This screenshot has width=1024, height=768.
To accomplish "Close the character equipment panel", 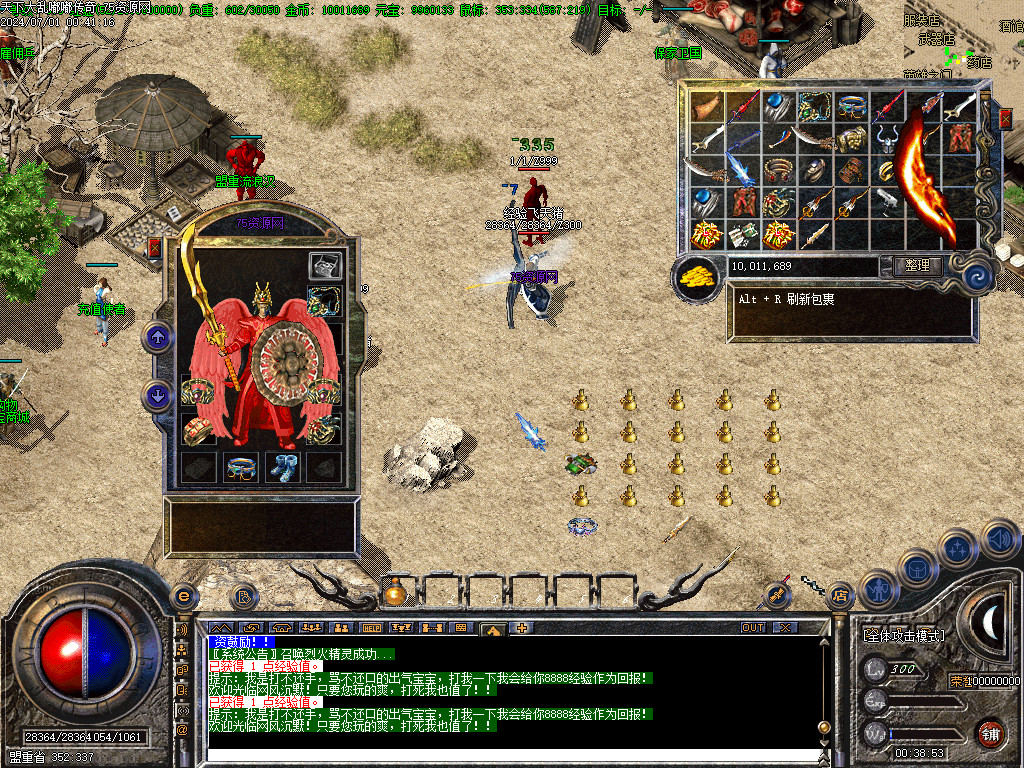I will [155, 248].
